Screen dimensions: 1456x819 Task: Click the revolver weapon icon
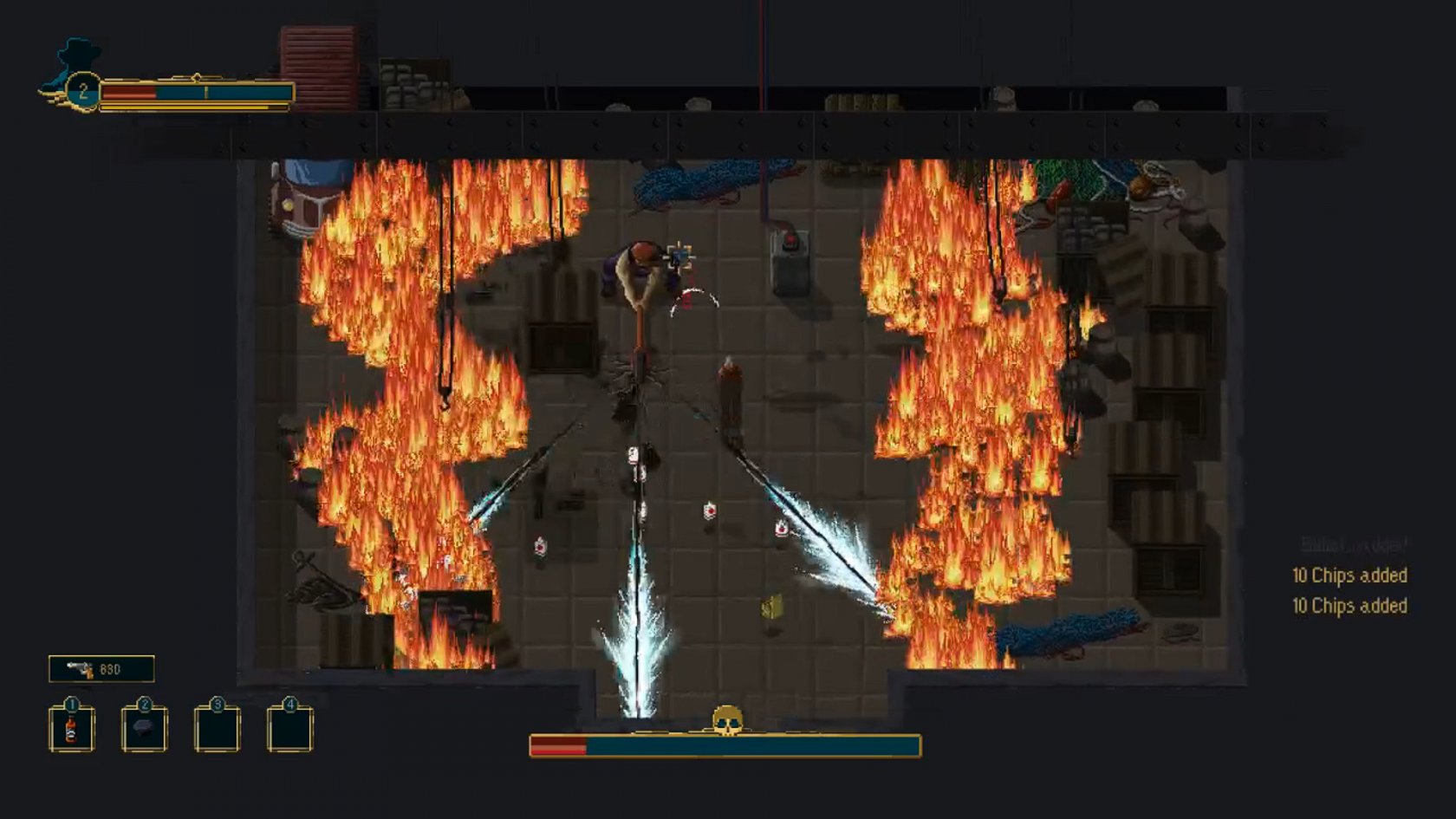(81, 669)
